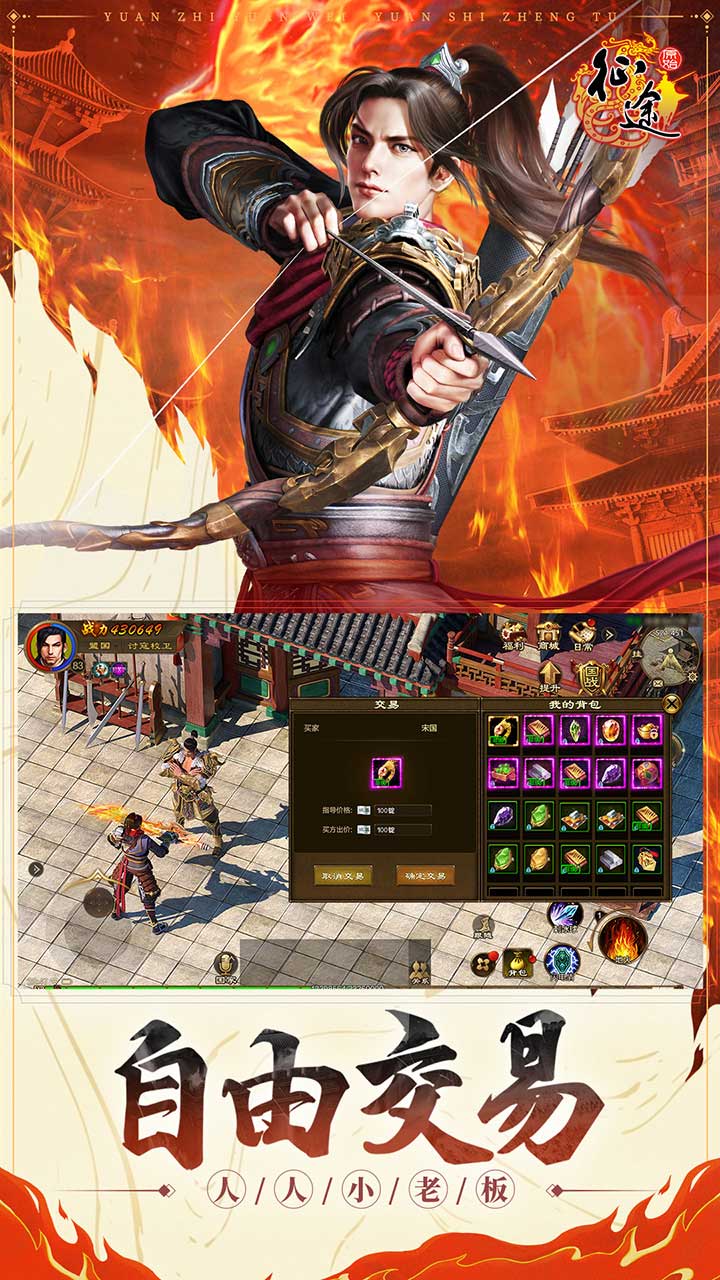720x1280 pixels.
Task: Close the 我的背包 bag panel
Action: (672, 703)
